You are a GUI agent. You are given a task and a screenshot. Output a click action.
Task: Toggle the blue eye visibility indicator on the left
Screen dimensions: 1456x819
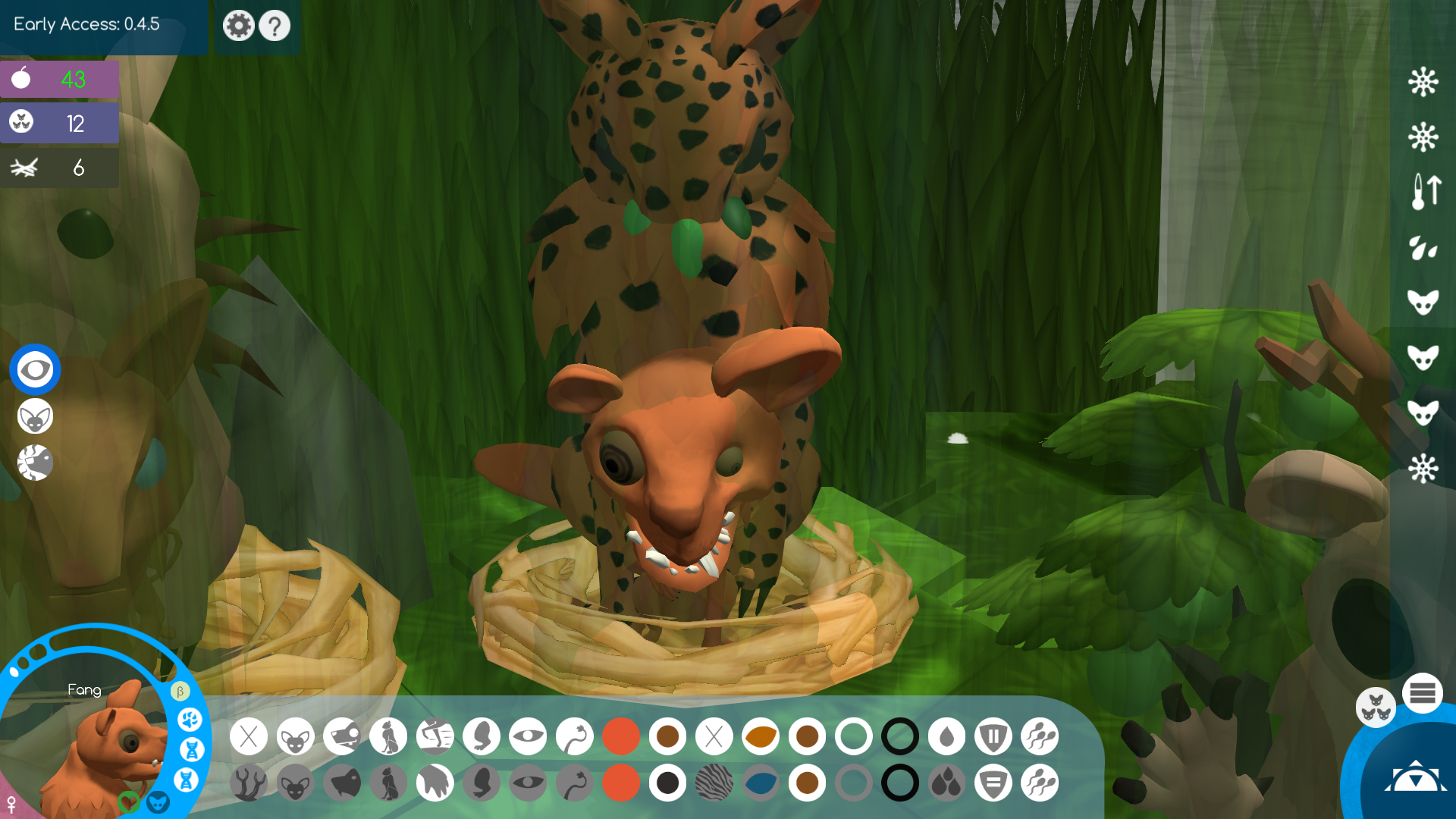[x=34, y=369]
